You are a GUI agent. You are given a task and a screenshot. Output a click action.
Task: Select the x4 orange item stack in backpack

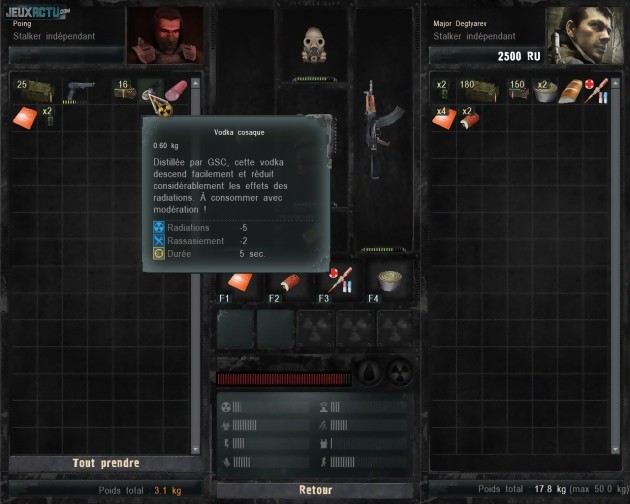click(443, 119)
